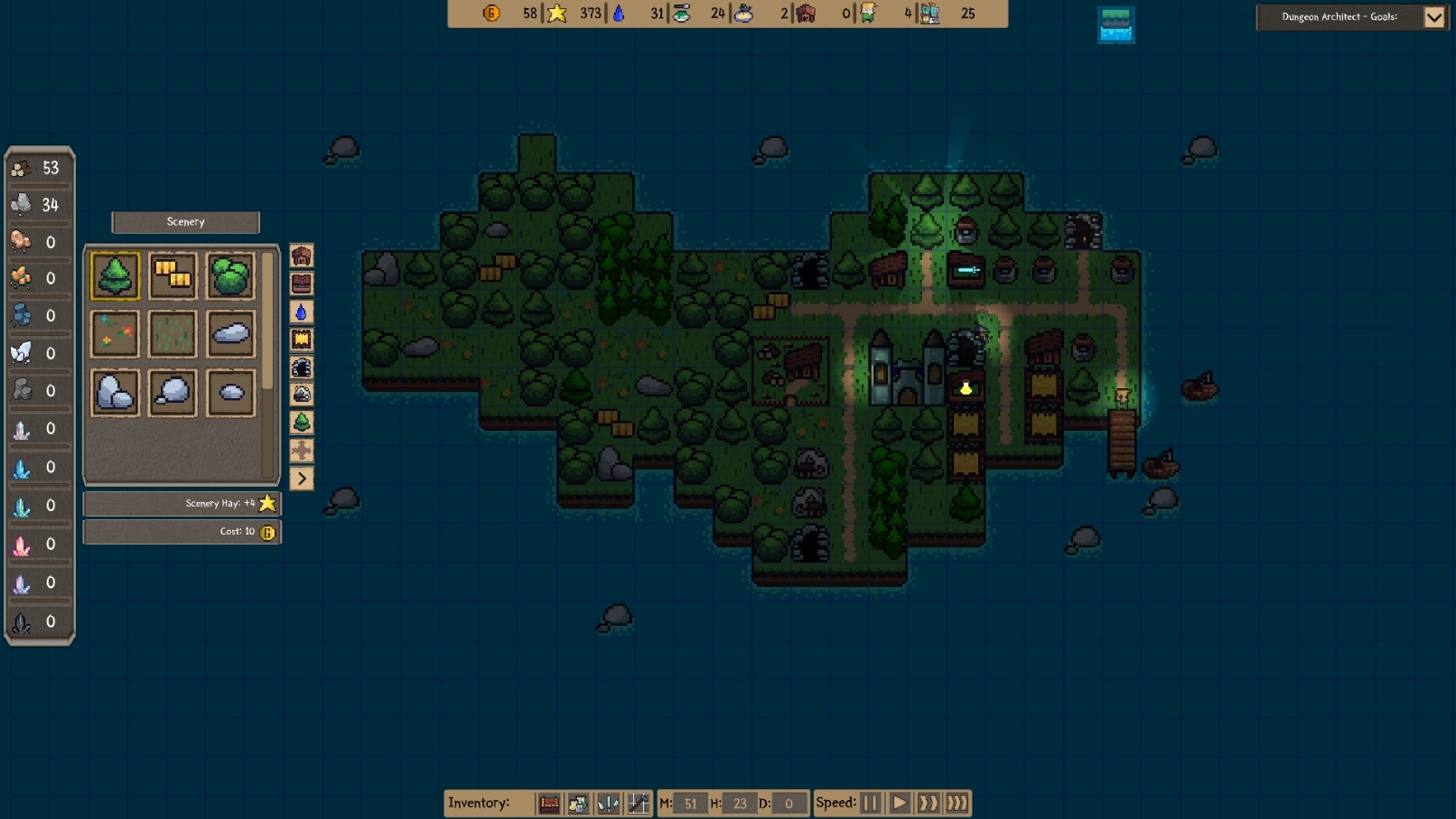Open the cave entrance category

(x=301, y=367)
